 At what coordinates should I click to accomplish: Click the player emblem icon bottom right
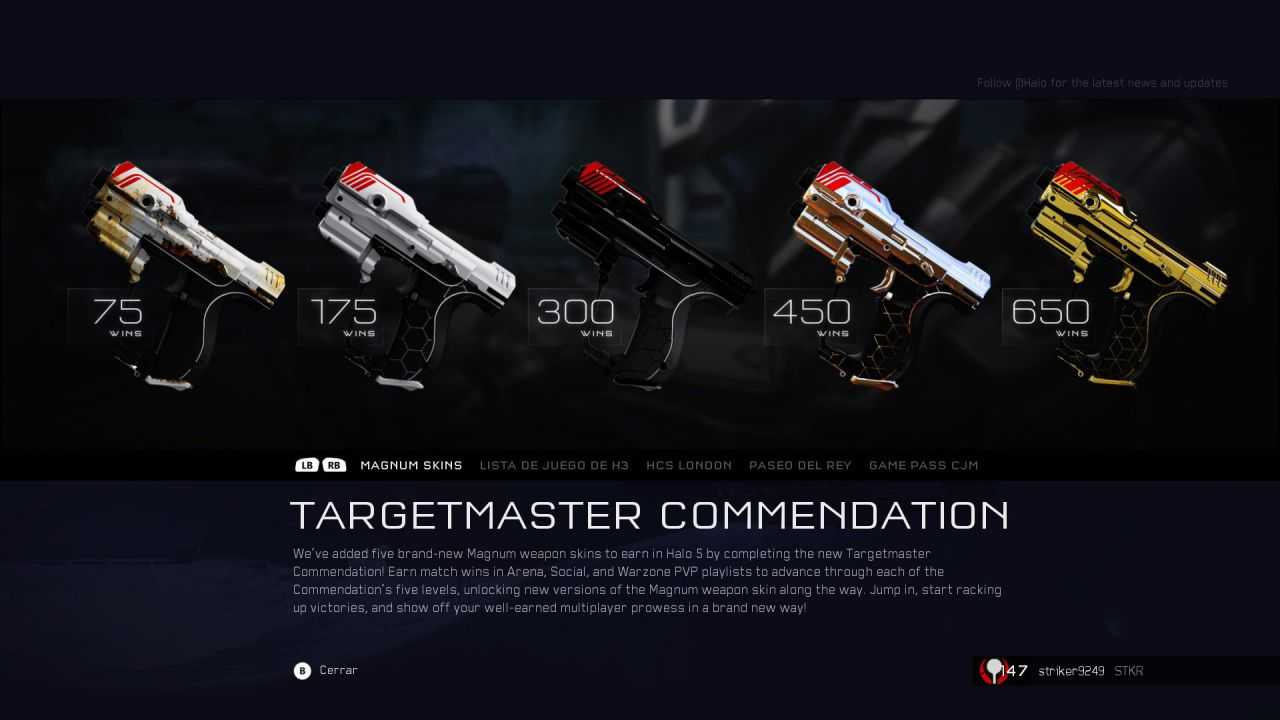[x=995, y=671]
